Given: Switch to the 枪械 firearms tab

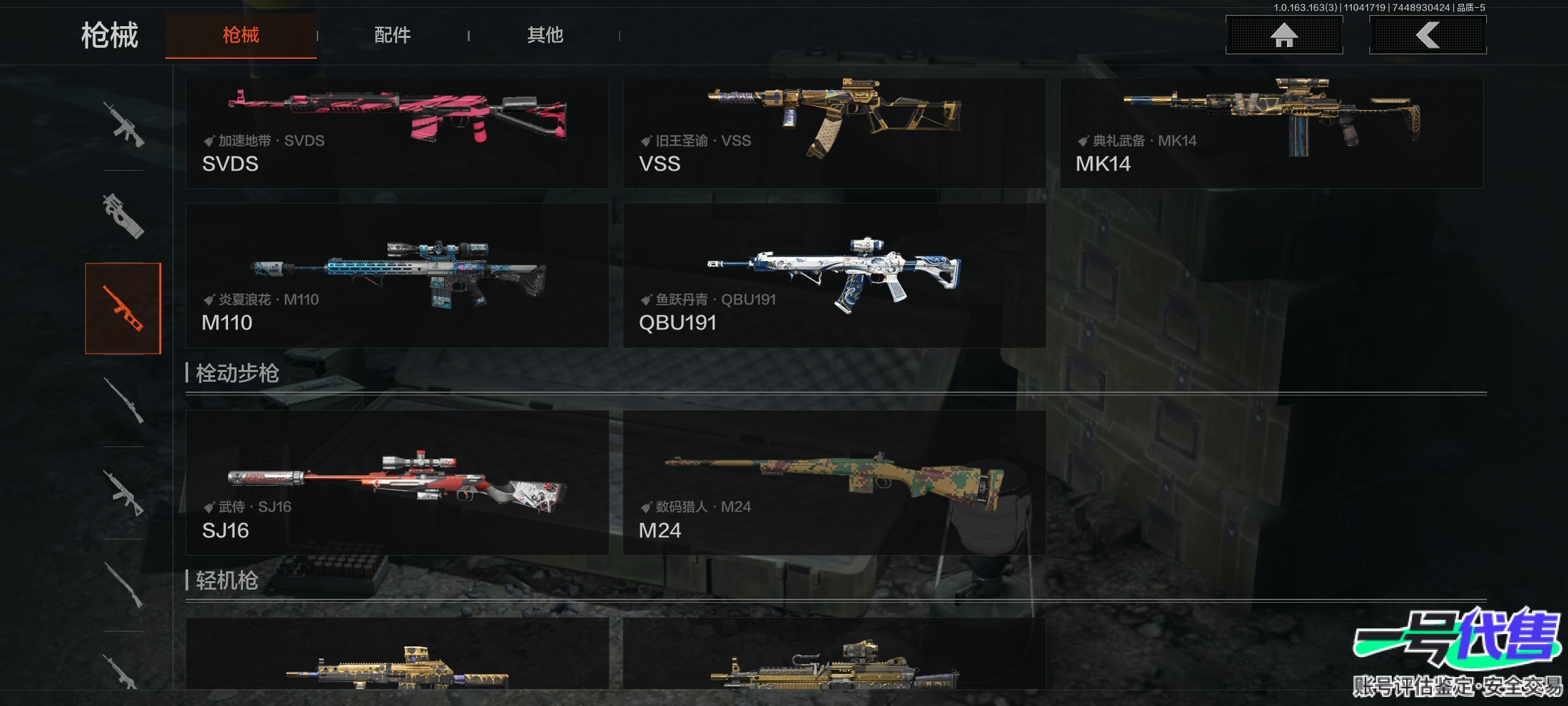Looking at the screenshot, I should point(240,35).
